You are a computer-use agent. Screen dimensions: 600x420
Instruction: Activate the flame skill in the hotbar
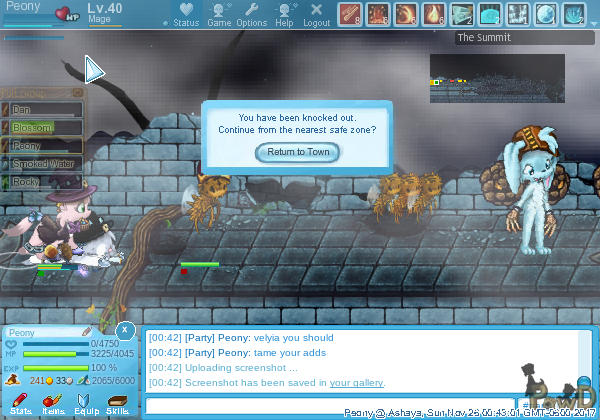click(x=434, y=14)
